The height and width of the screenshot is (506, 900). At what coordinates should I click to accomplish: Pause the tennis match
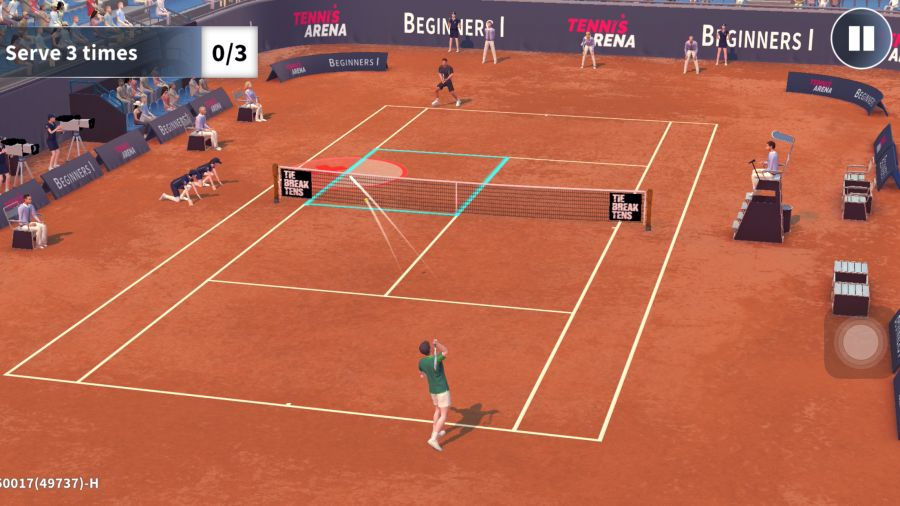coord(860,39)
